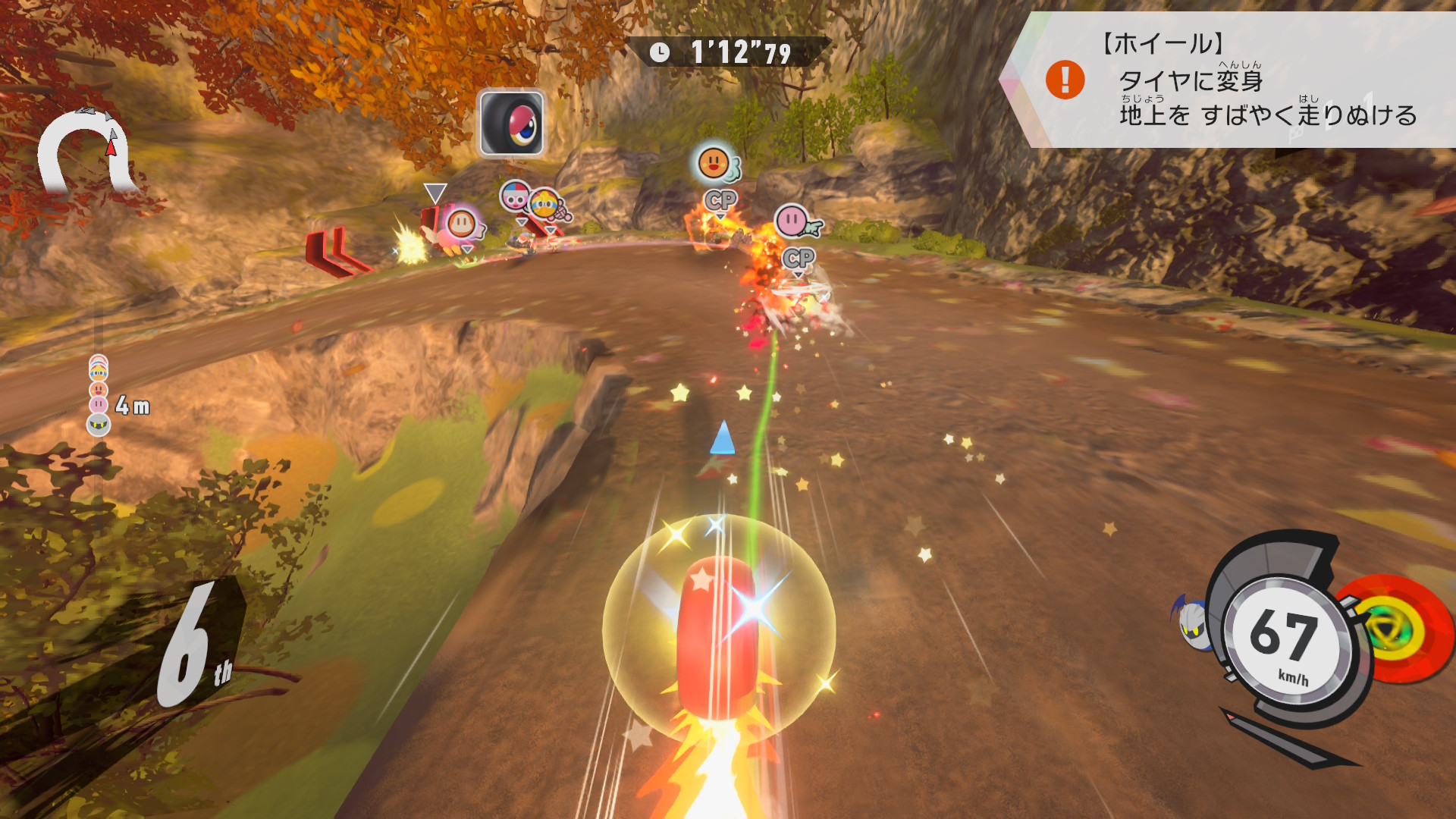Click the orange exclamation alert icon
Image resolution: width=1456 pixels, height=819 pixels.
[x=1065, y=80]
